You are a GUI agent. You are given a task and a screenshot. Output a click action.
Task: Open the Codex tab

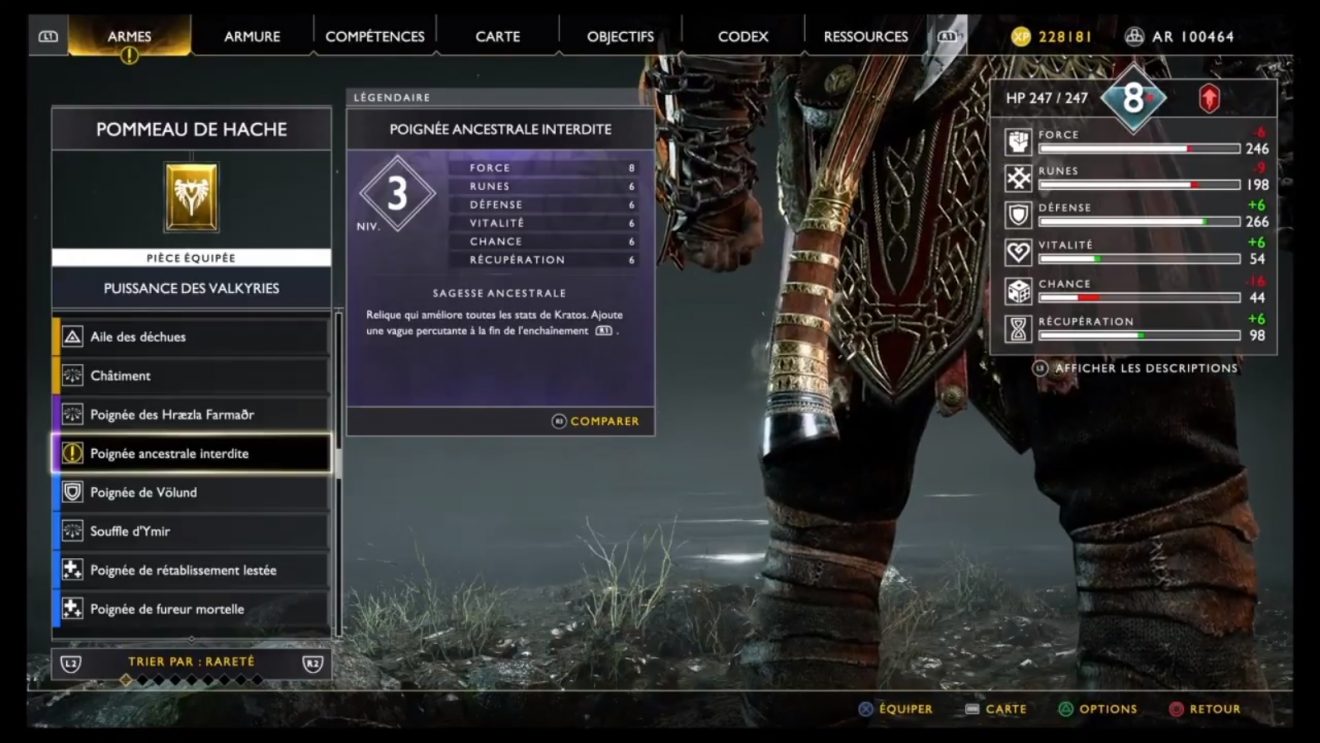point(743,37)
